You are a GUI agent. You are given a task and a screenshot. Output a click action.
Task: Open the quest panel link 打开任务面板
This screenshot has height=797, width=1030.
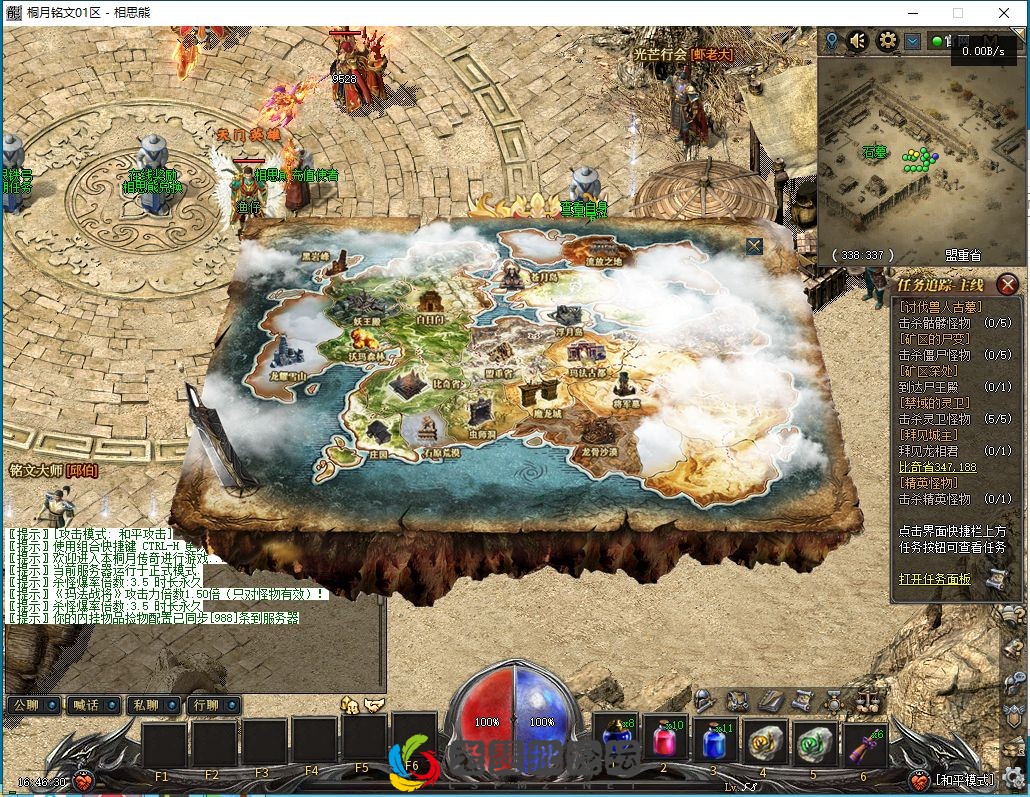click(934, 579)
